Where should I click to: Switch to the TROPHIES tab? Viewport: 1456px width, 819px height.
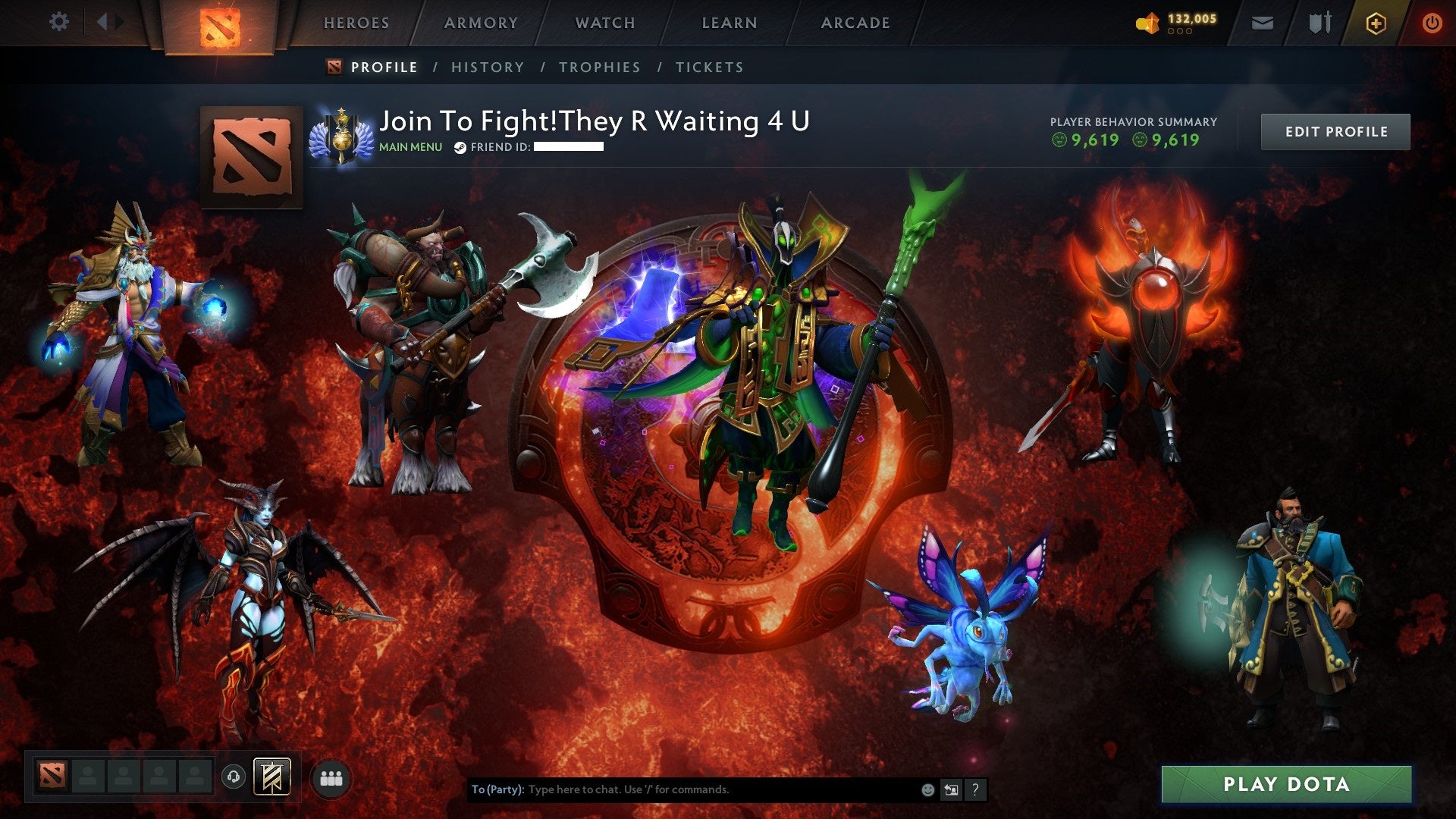click(x=599, y=67)
